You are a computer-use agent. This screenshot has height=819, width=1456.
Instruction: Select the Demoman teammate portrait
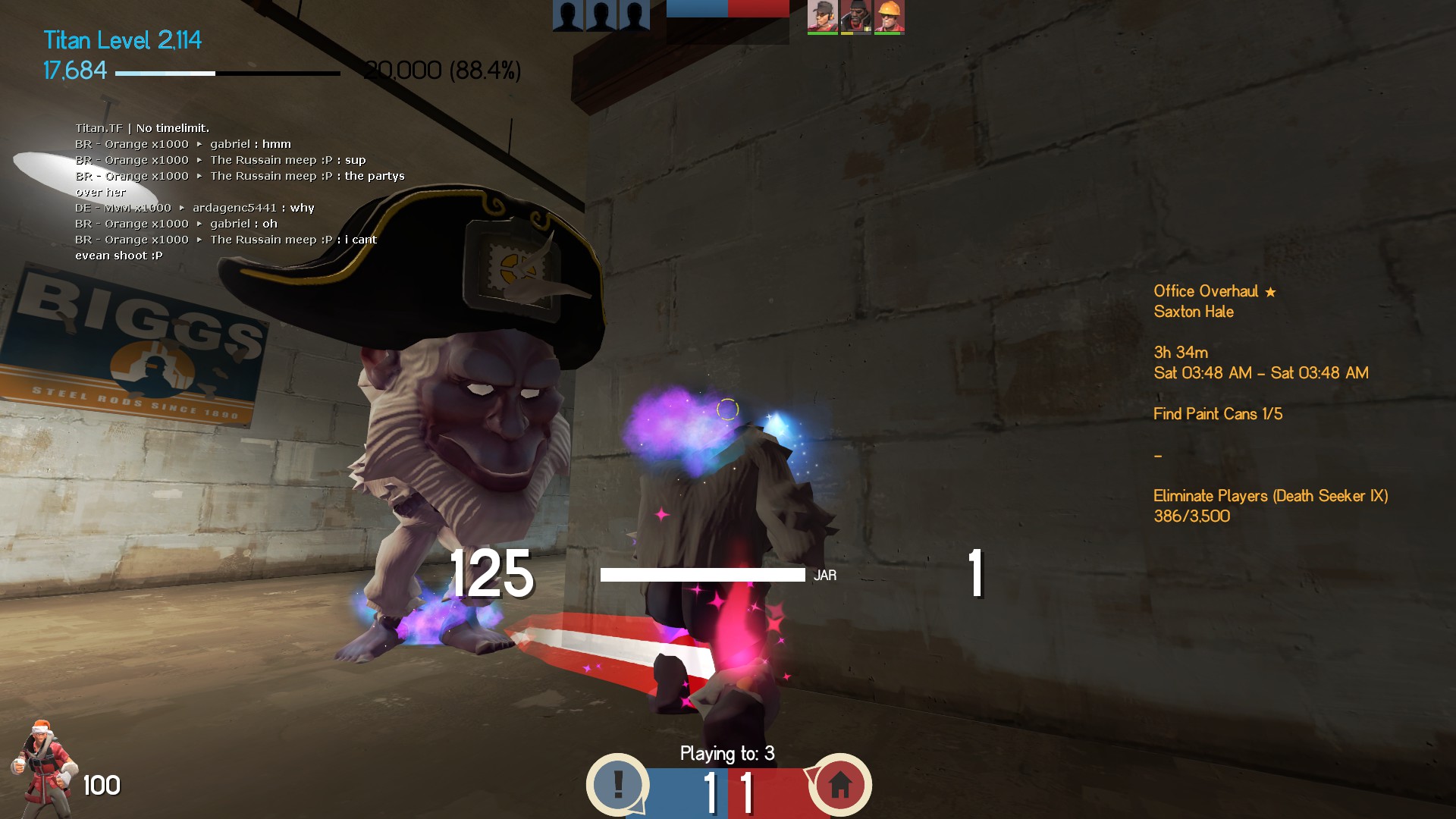click(855, 16)
